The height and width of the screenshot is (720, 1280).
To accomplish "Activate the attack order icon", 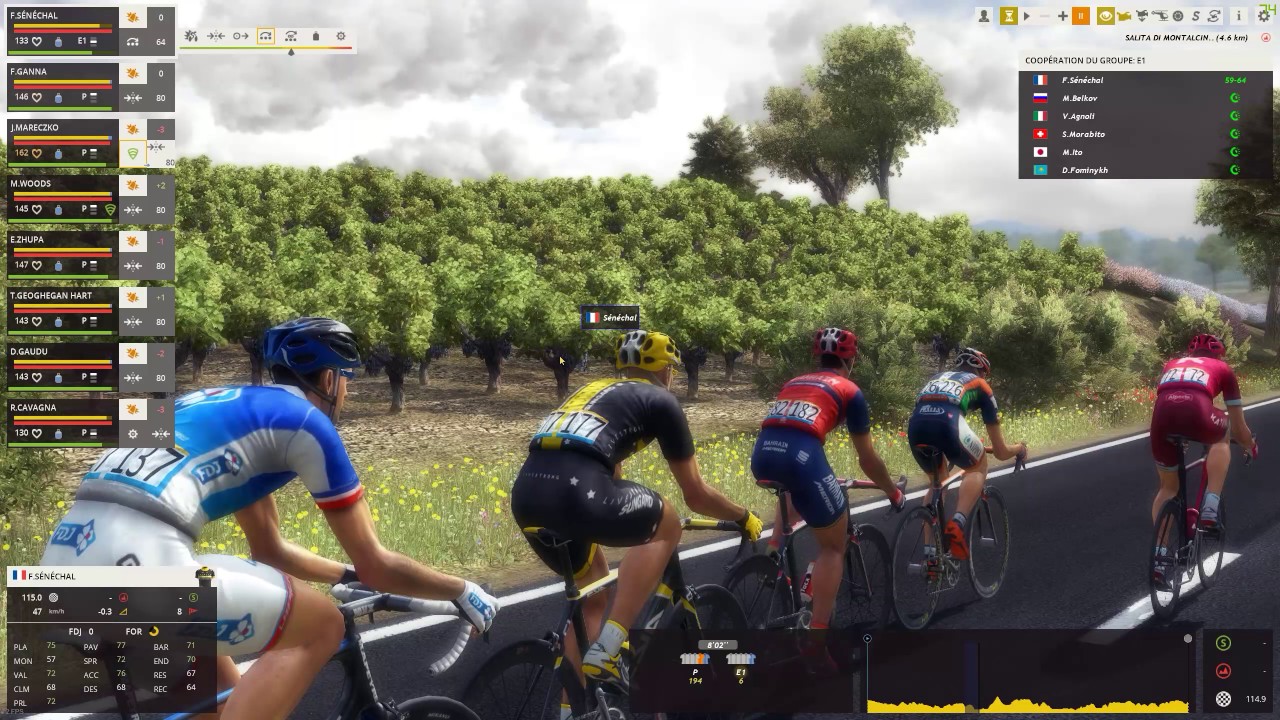I will click(x=191, y=36).
